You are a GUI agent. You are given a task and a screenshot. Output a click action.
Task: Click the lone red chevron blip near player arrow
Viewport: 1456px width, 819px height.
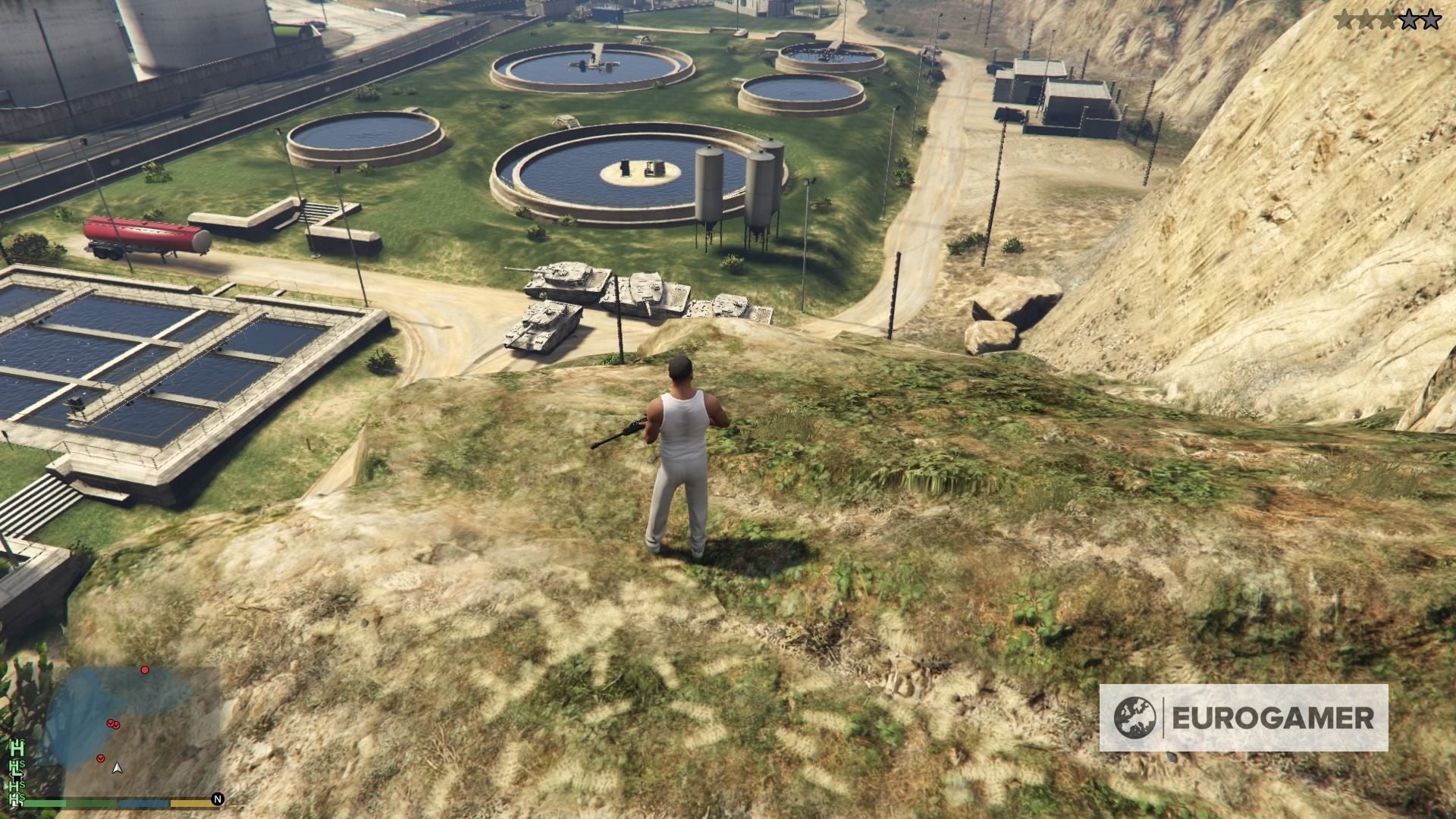[x=100, y=758]
